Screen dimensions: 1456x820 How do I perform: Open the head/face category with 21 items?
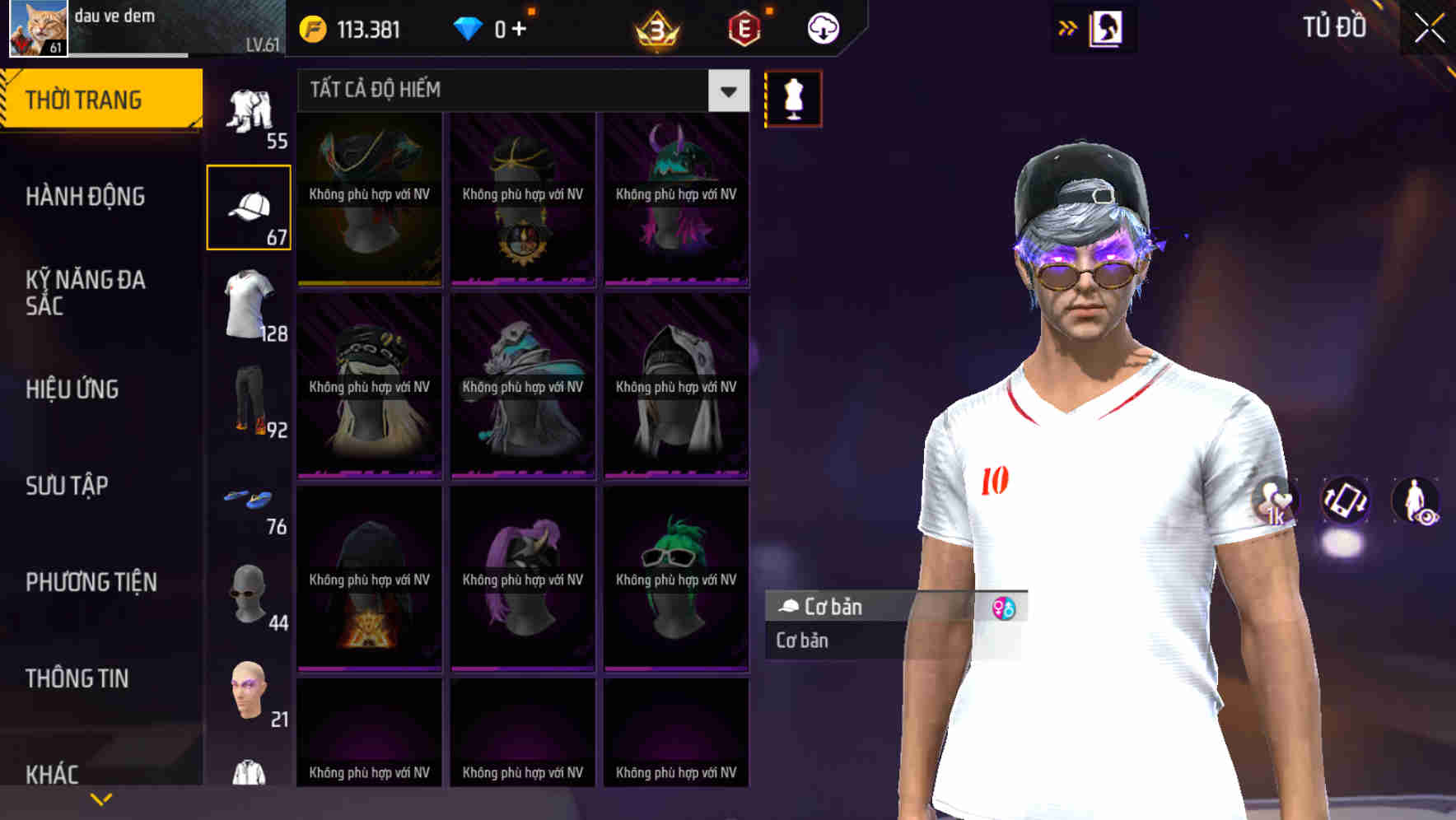[248, 696]
